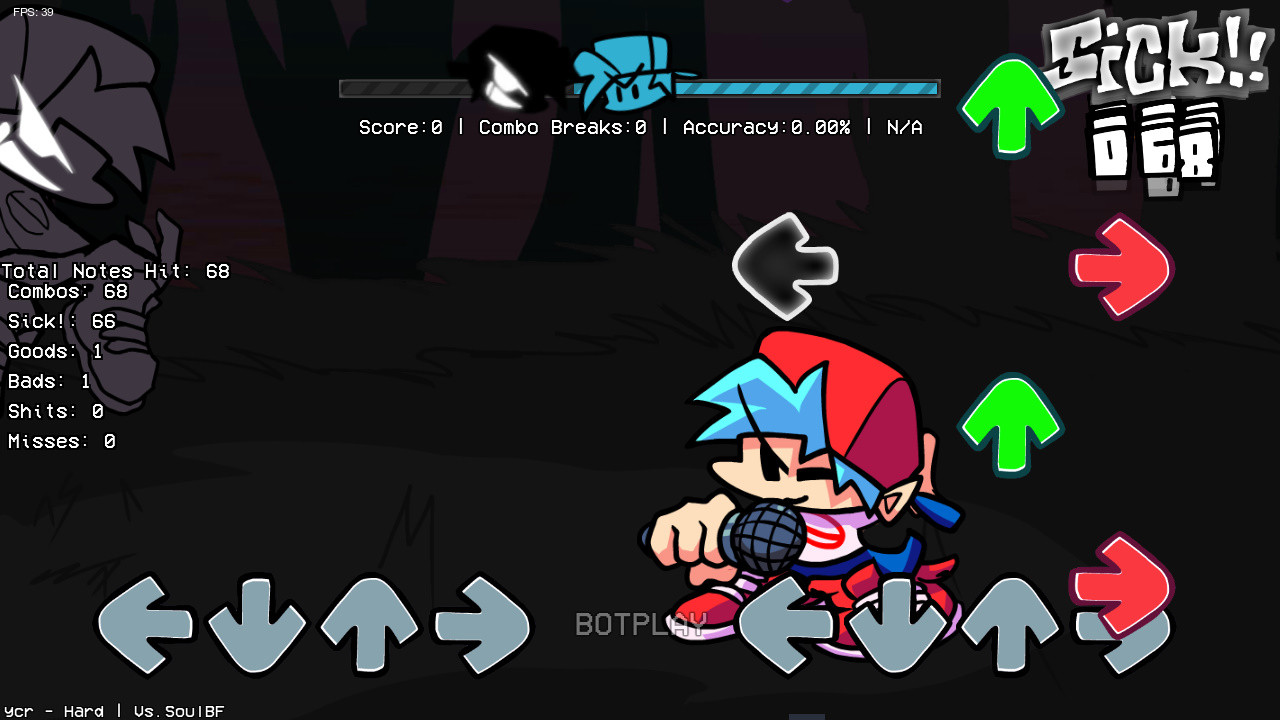Click the health bar progress meter
1280x720 pixels.
tap(800, 88)
